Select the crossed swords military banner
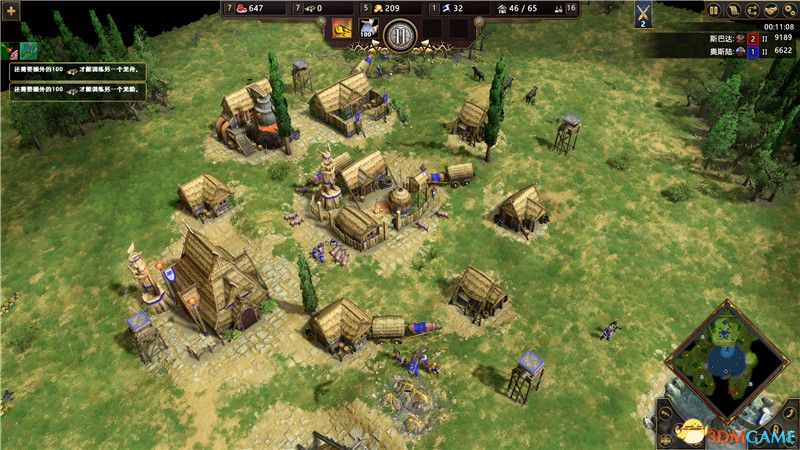The height and width of the screenshot is (450, 800). (643, 16)
